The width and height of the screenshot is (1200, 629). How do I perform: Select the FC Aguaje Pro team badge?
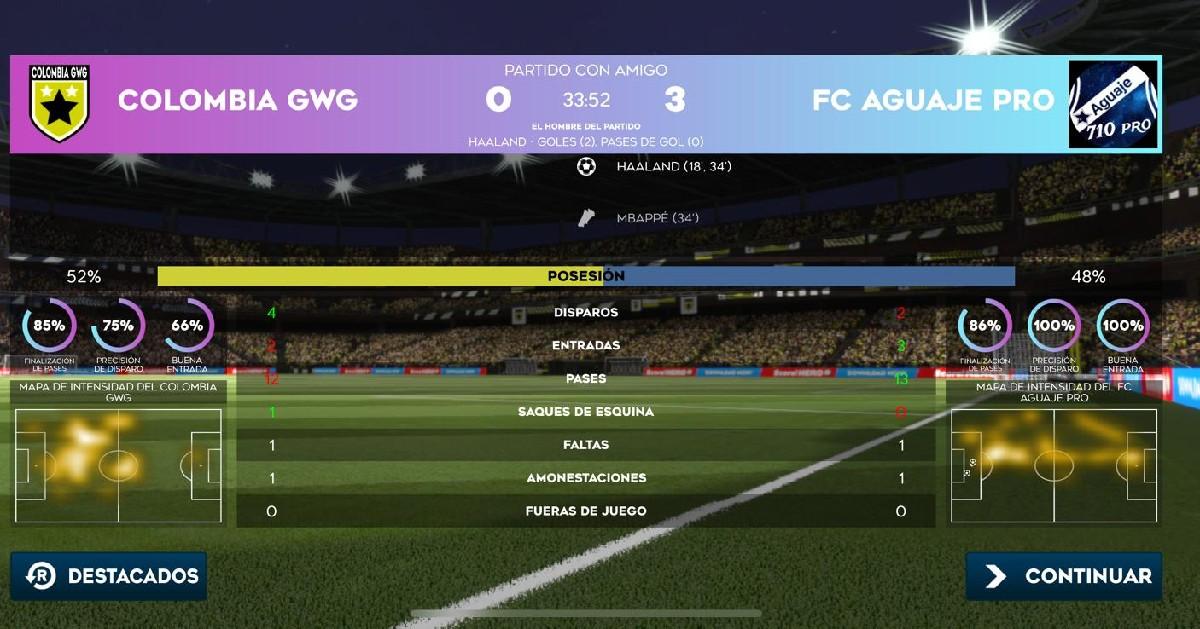click(1114, 104)
